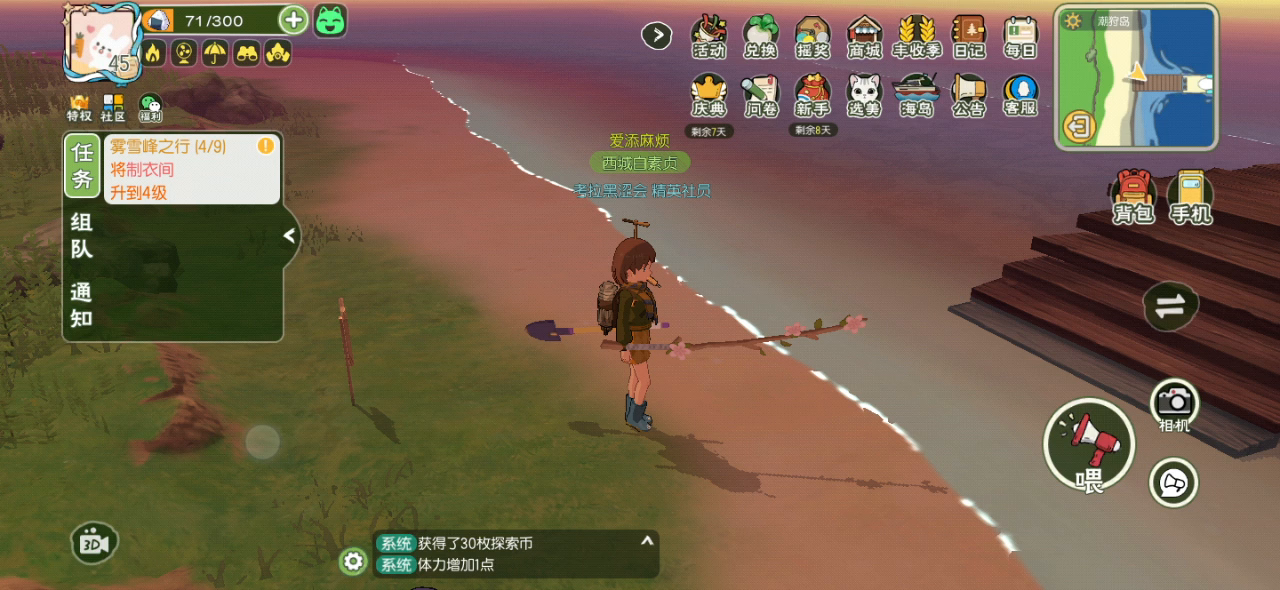Toggle the 3D camera view button
The width and height of the screenshot is (1280, 590).
click(x=95, y=543)
